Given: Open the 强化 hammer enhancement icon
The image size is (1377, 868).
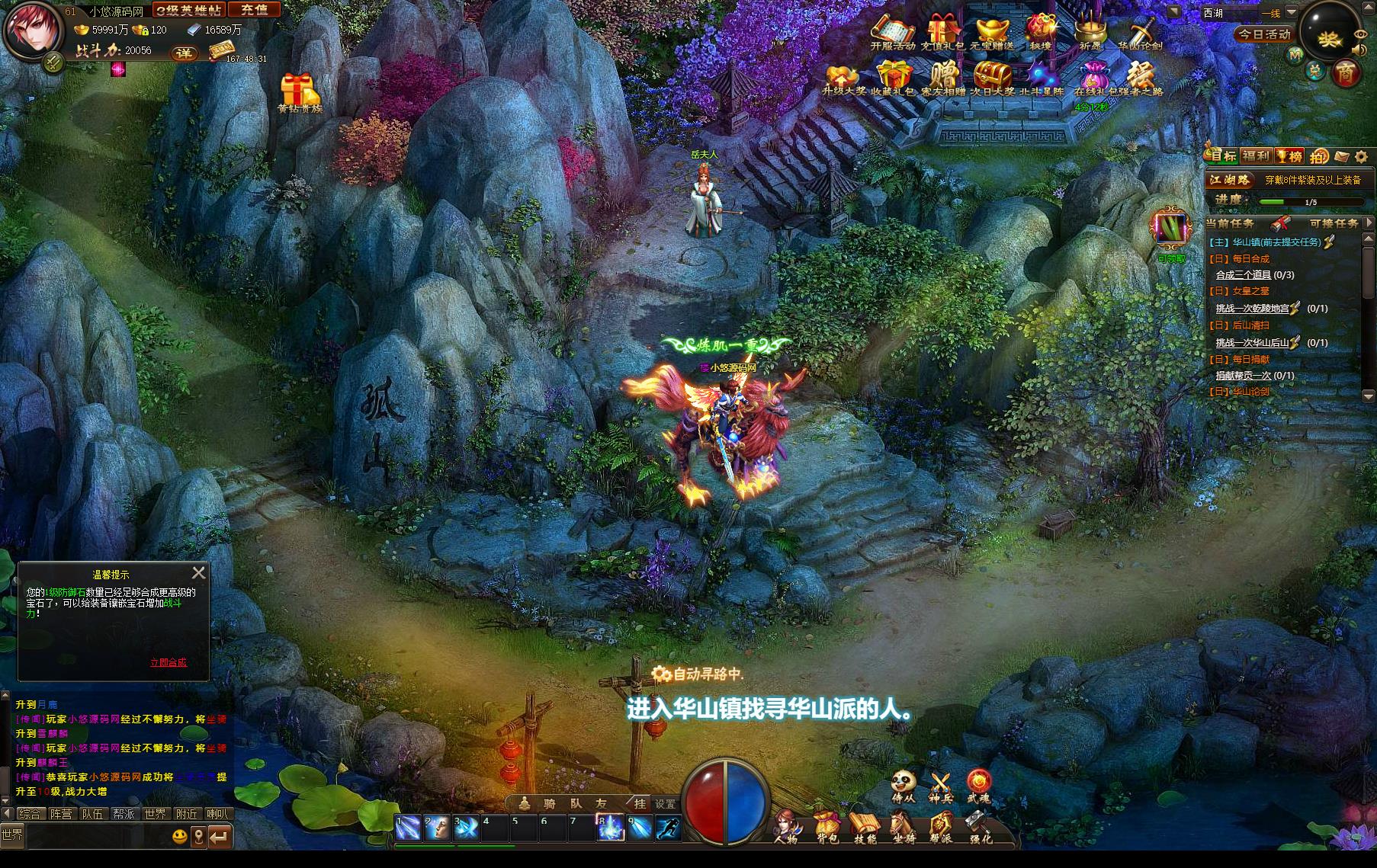Looking at the screenshot, I should 981,827.
